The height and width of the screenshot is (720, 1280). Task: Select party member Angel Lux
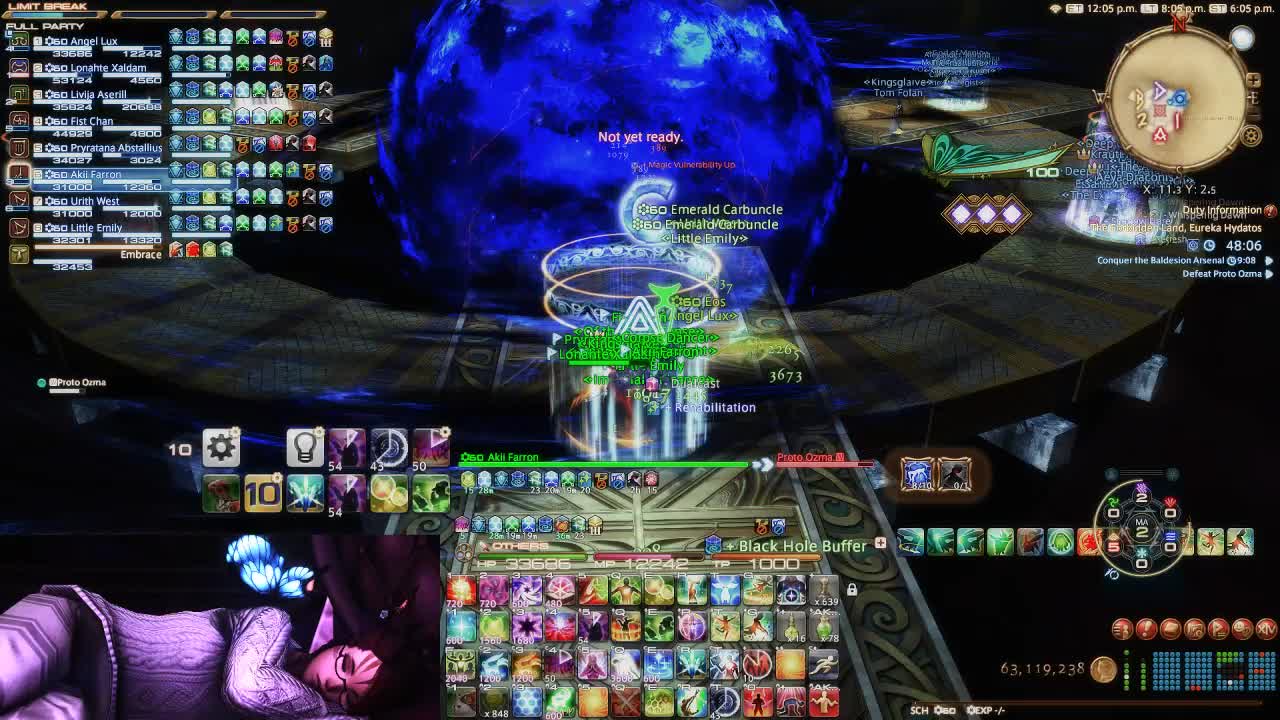pos(95,42)
